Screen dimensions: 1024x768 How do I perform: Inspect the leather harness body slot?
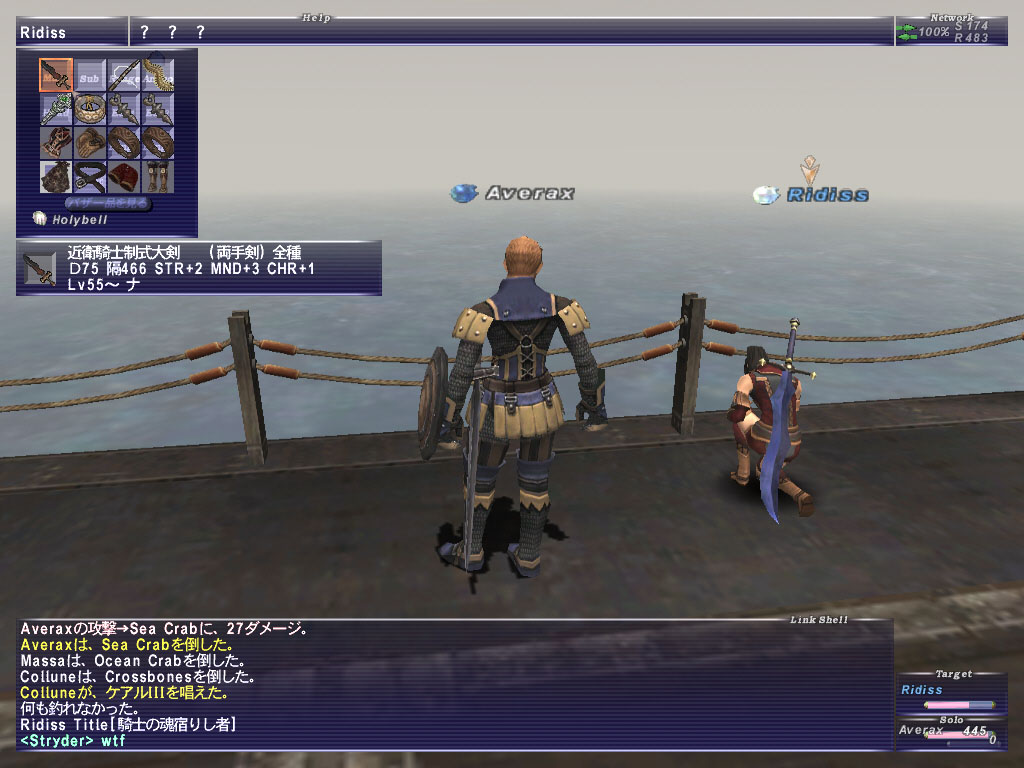pyautogui.click(x=56, y=143)
